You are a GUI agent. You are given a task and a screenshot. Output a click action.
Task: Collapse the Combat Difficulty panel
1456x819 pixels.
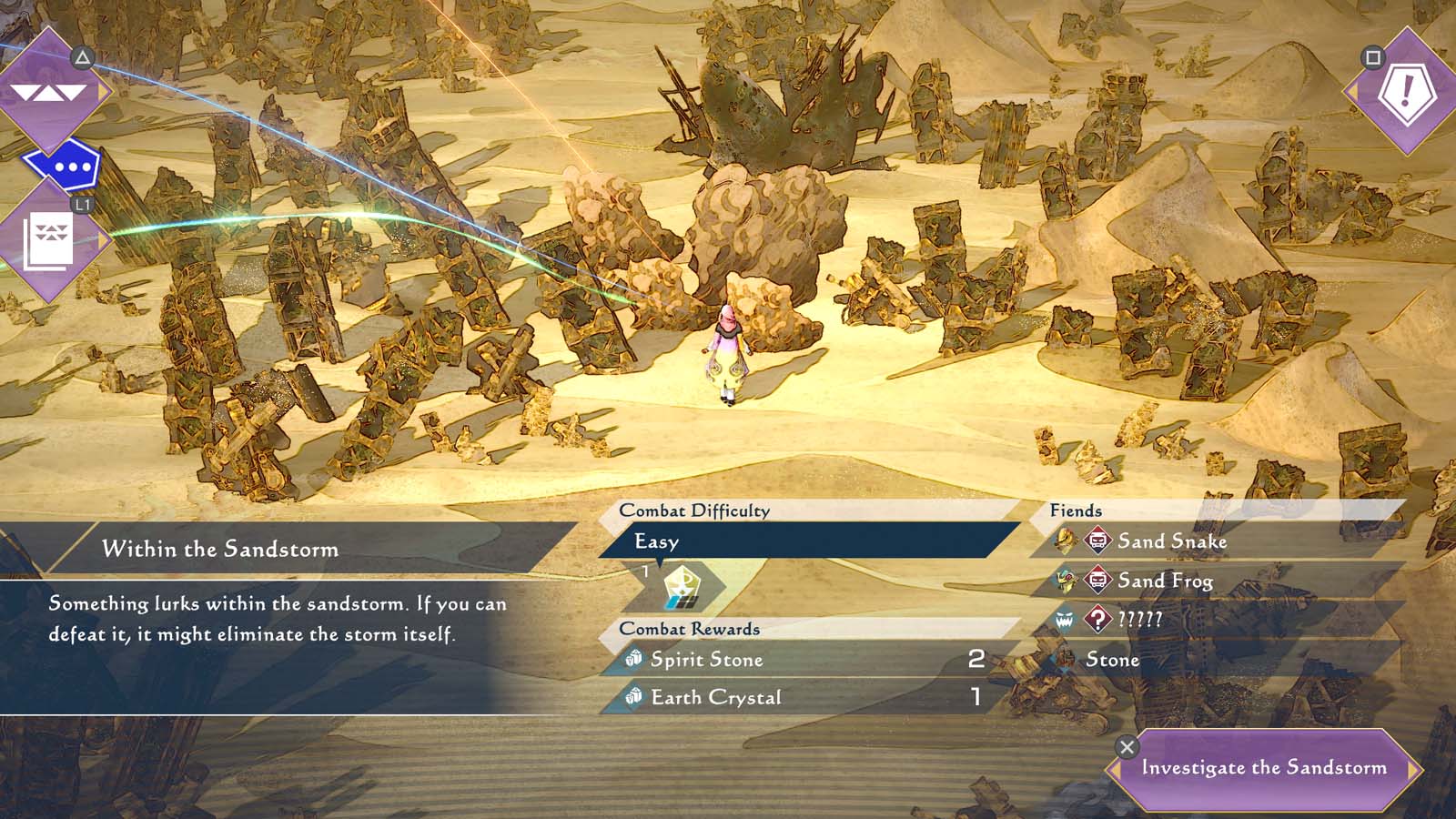click(694, 511)
